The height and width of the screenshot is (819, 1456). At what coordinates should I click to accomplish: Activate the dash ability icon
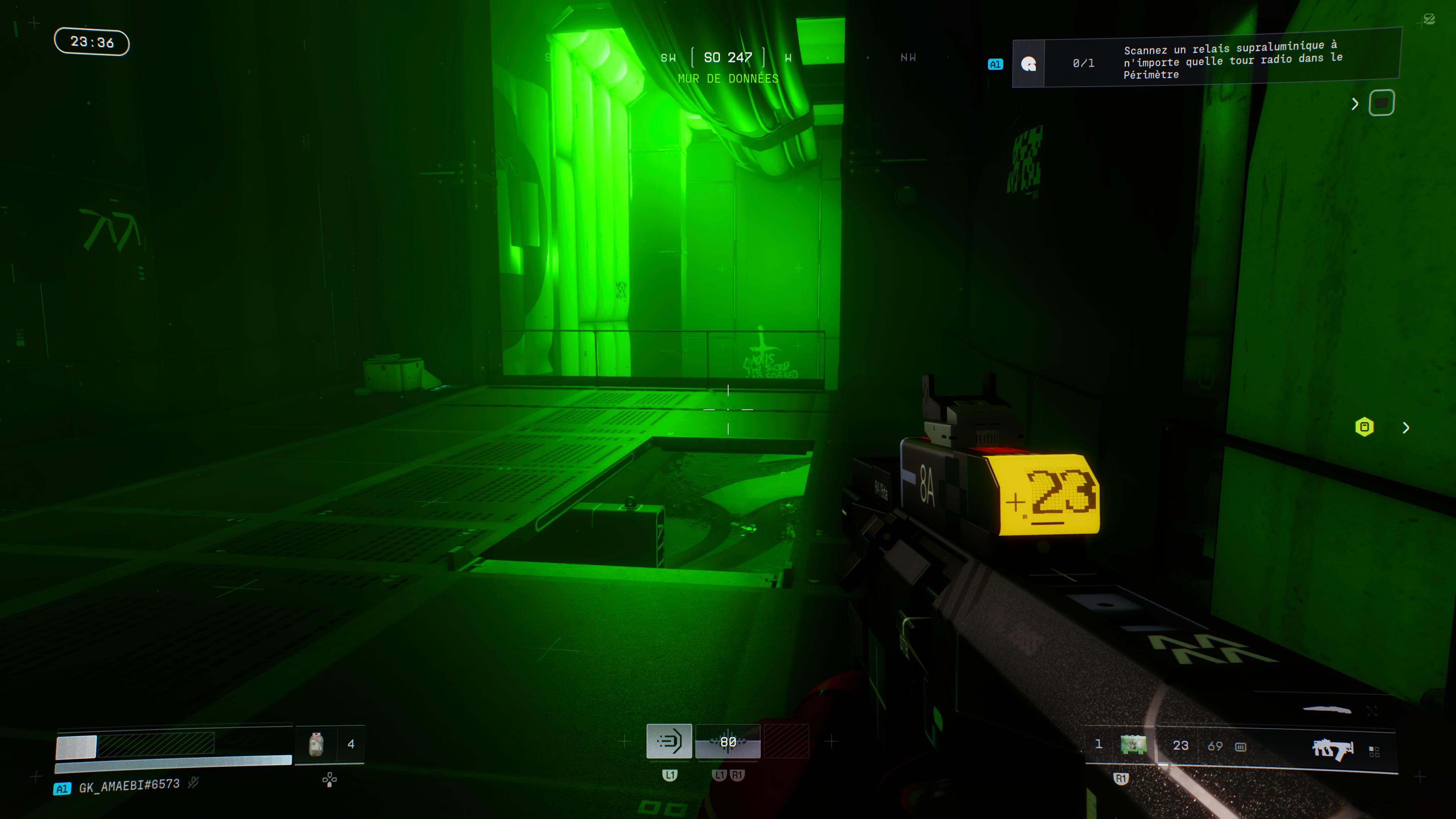[669, 741]
